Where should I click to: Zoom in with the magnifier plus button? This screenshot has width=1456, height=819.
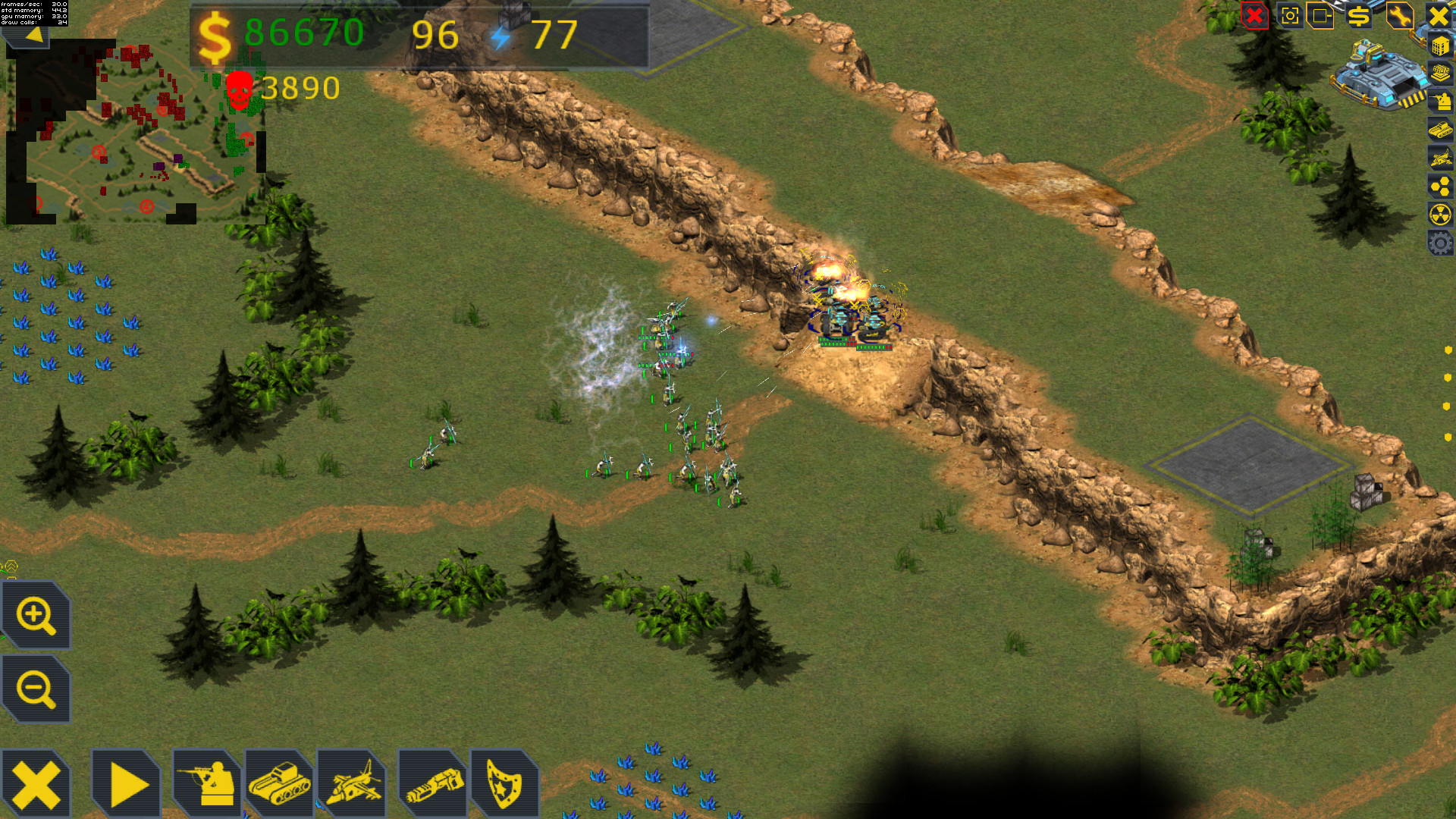(x=36, y=616)
